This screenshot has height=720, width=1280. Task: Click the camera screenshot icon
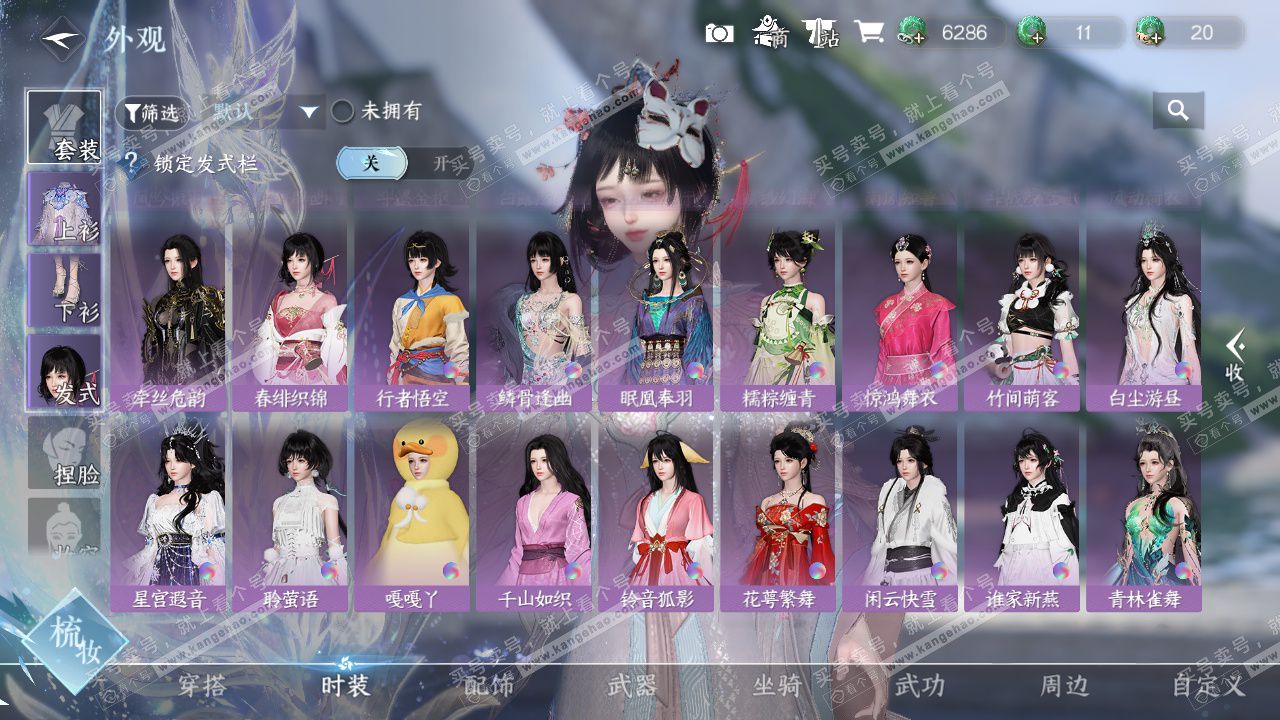point(719,33)
